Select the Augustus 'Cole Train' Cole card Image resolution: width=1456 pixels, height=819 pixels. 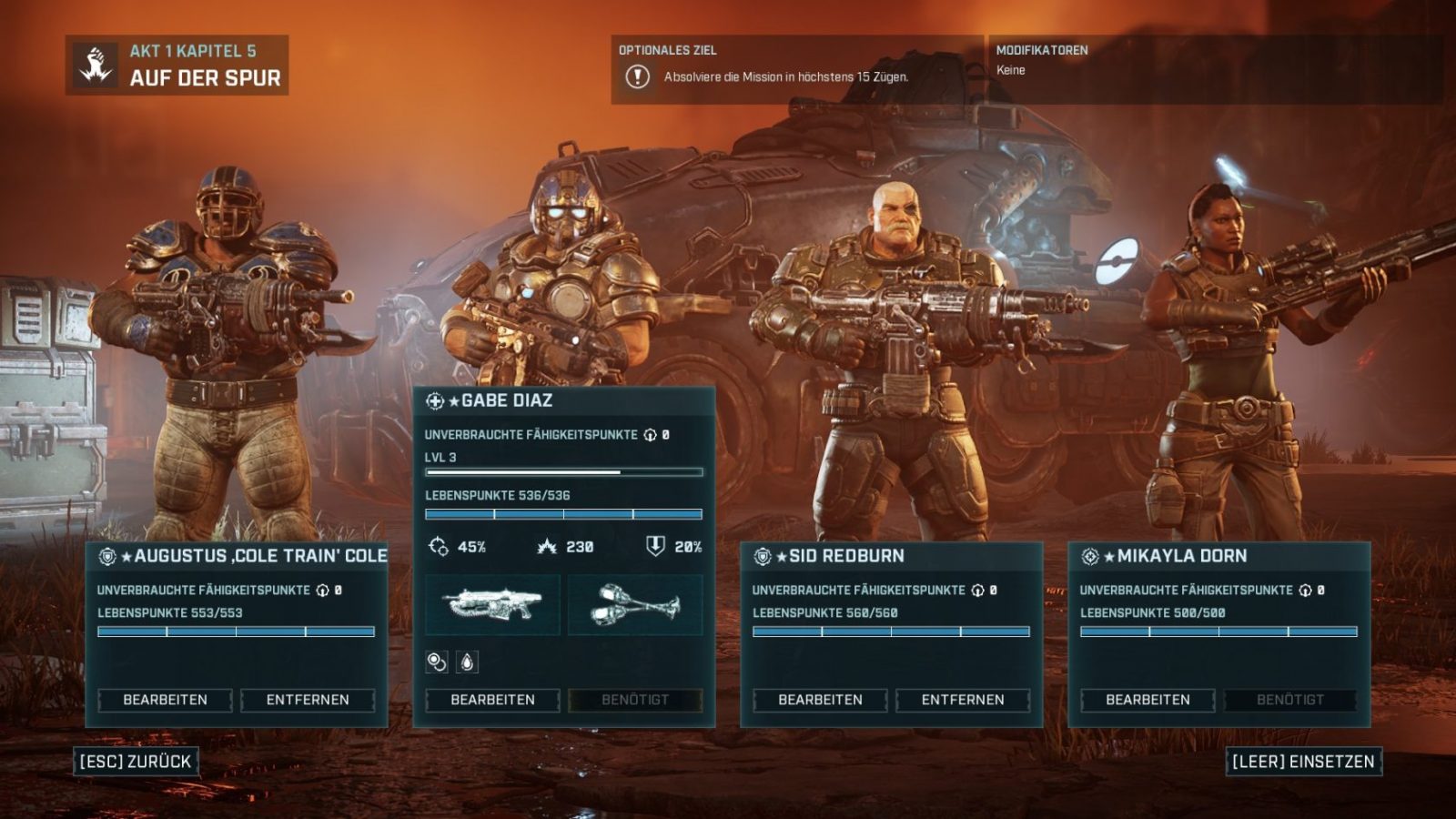point(237,556)
